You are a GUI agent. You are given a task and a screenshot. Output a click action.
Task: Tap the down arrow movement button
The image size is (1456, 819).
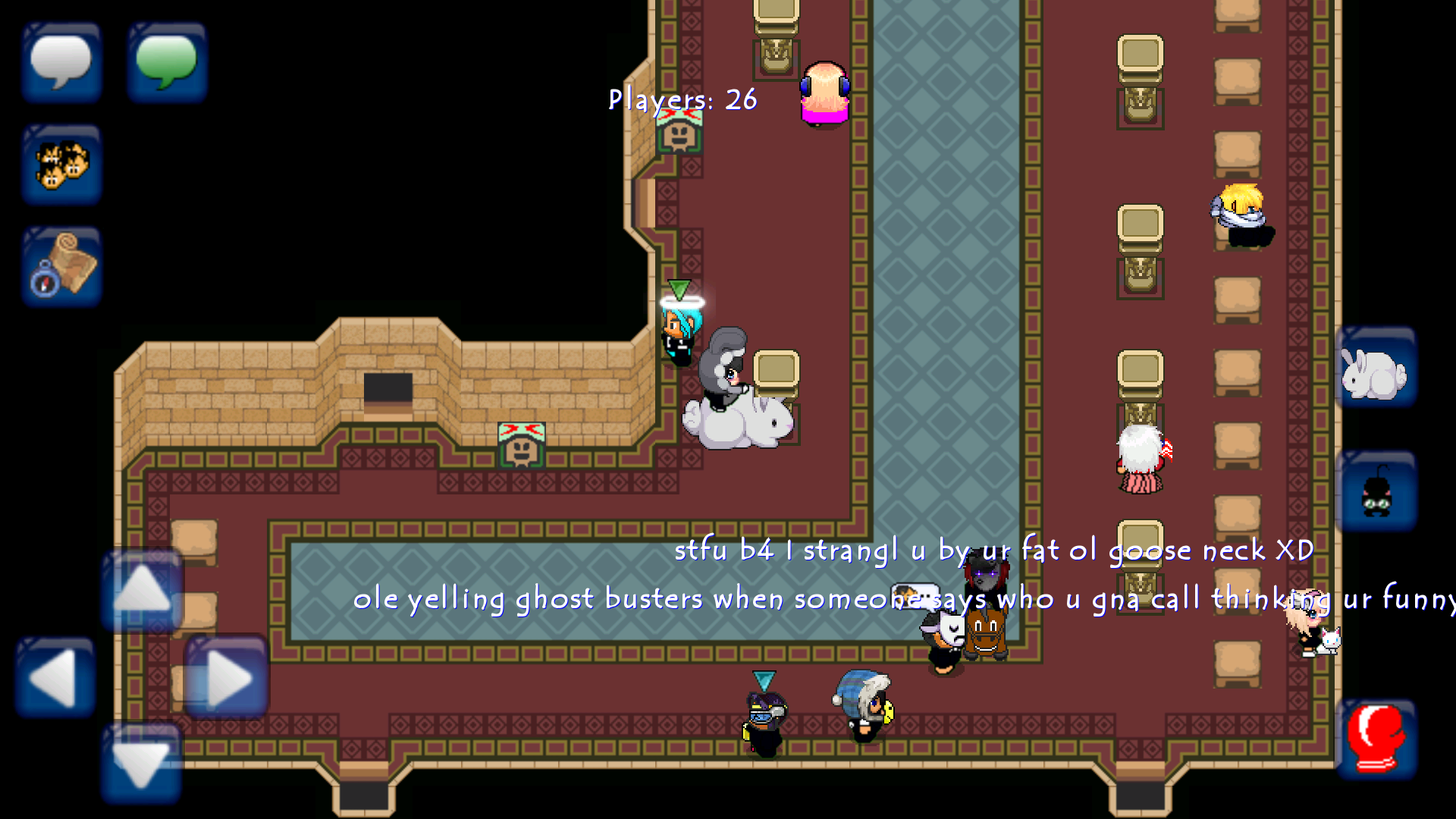(142, 762)
